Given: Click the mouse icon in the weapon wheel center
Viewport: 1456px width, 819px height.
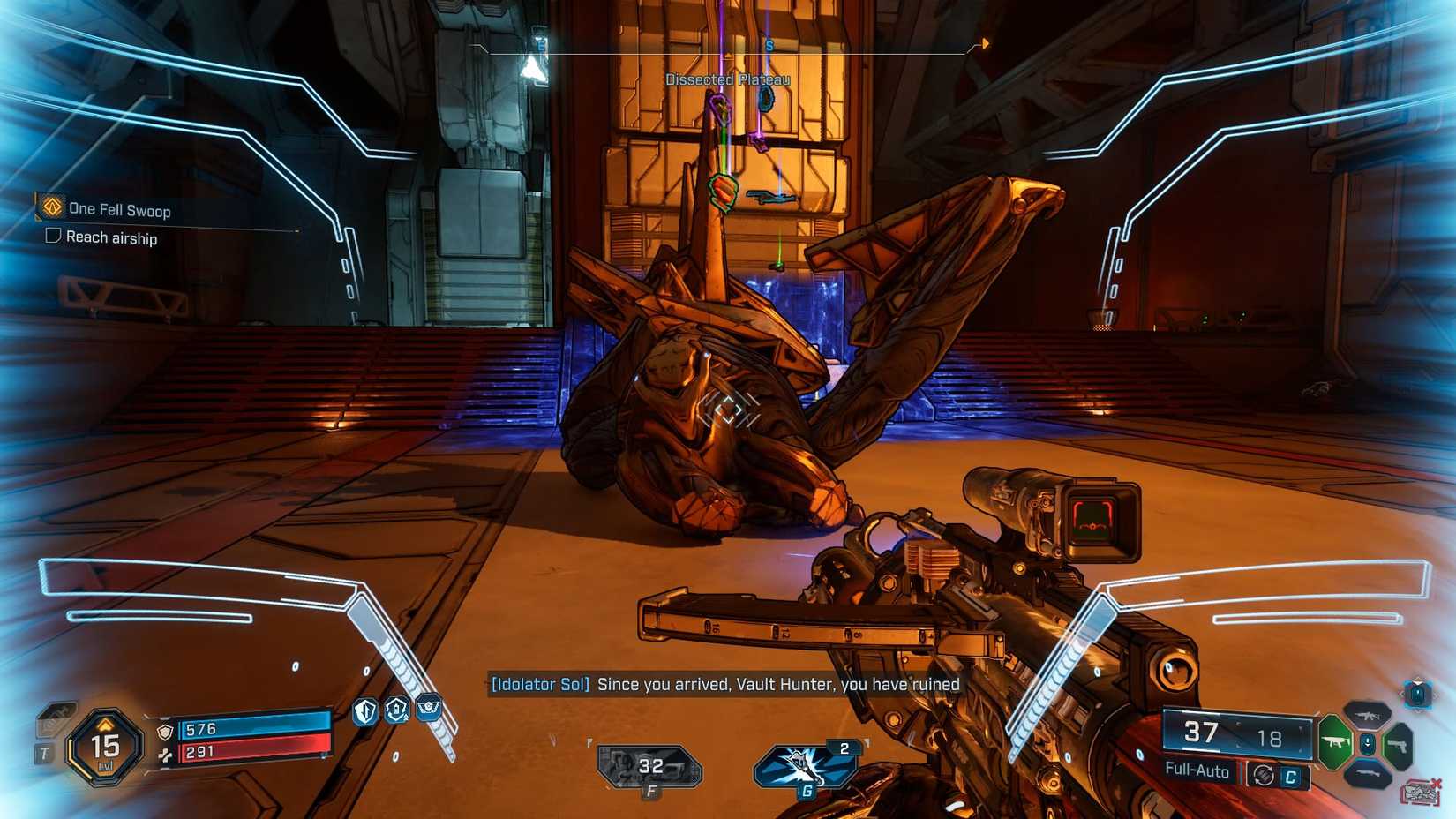Looking at the screenshot, I should [1367, 745].
